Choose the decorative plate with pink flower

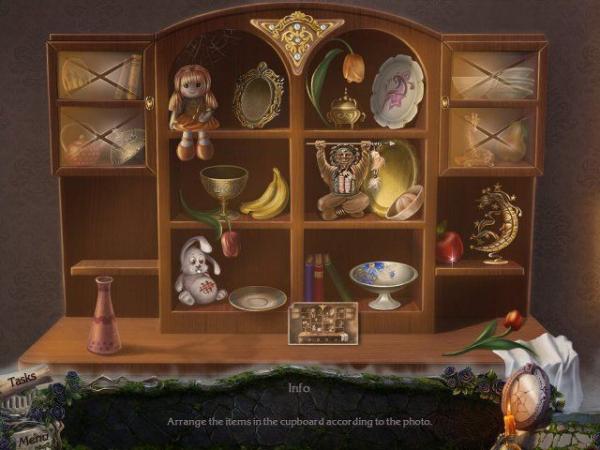[397, 91]
